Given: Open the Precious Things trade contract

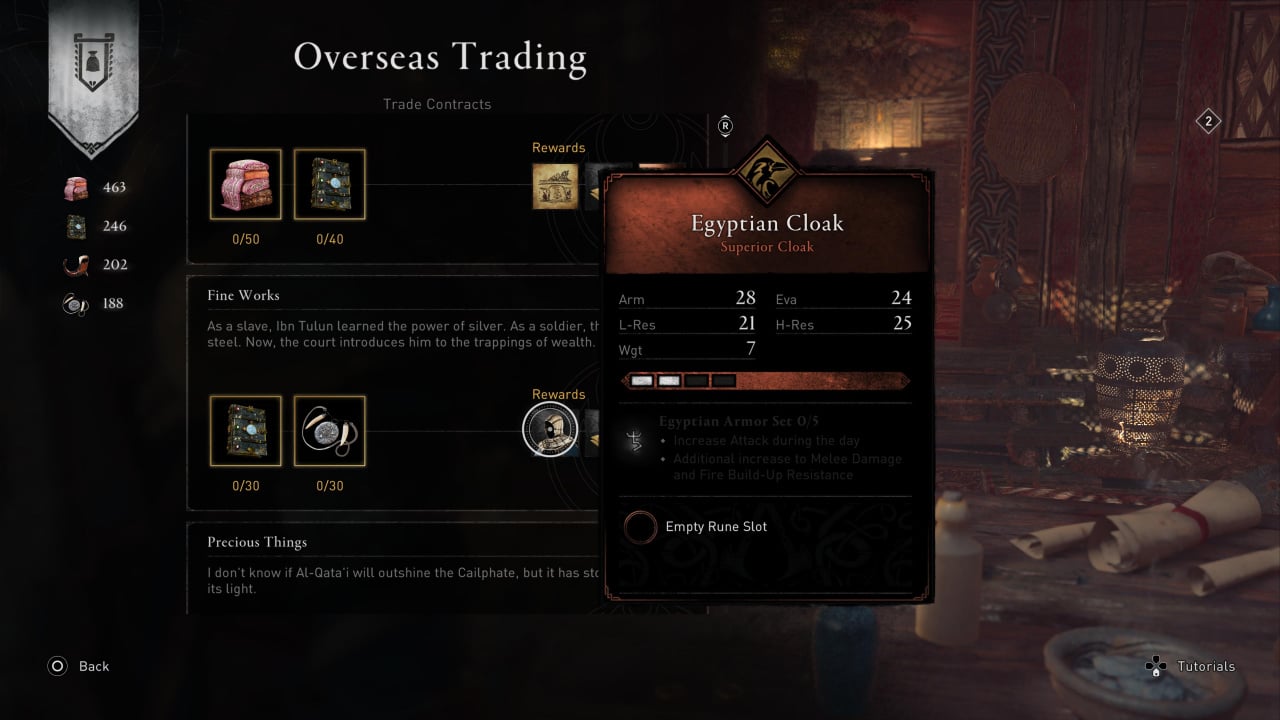Looking at the screenshot, I should 257,542.
